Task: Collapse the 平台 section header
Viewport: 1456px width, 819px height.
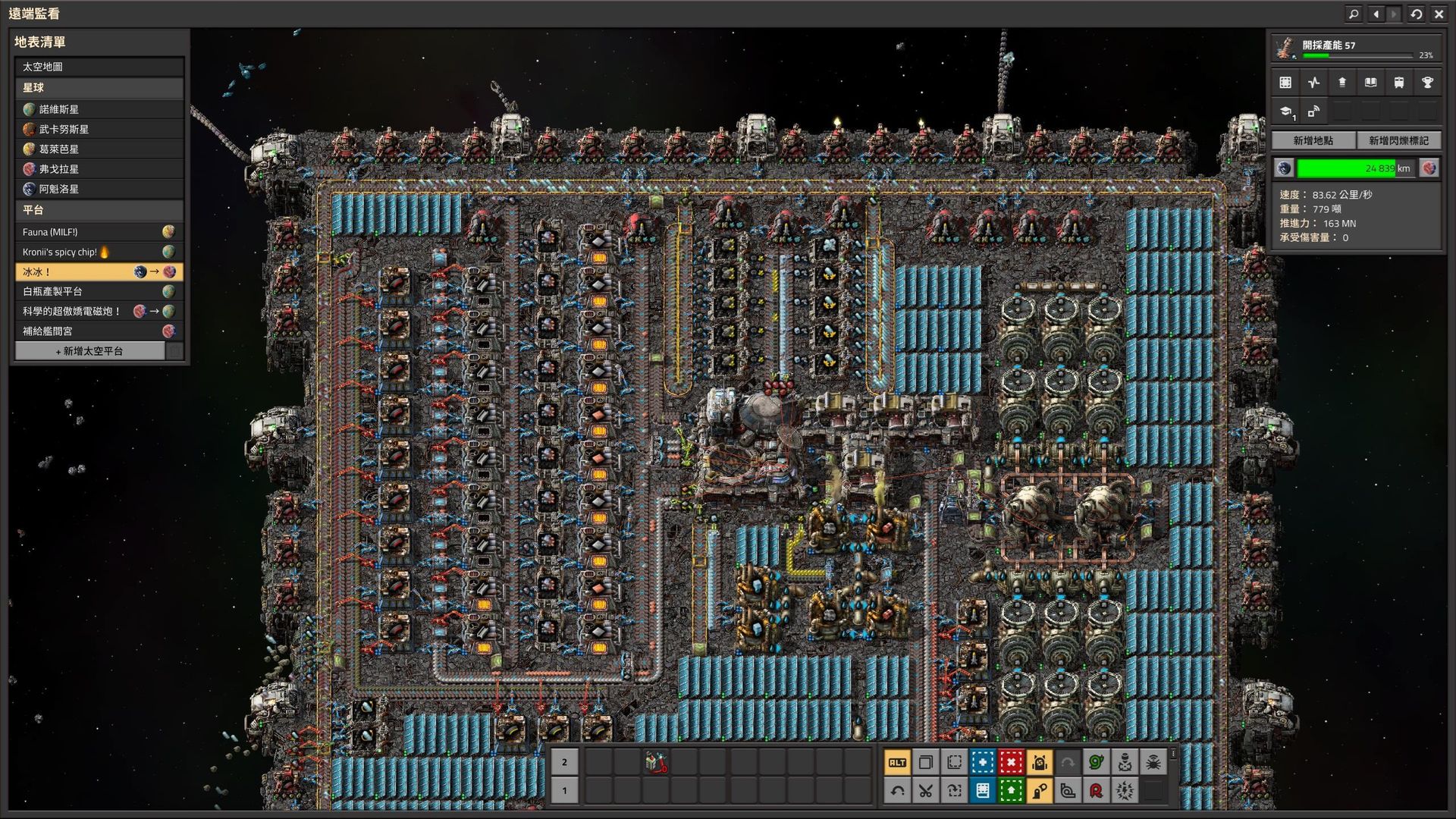Action: [99, 210]
